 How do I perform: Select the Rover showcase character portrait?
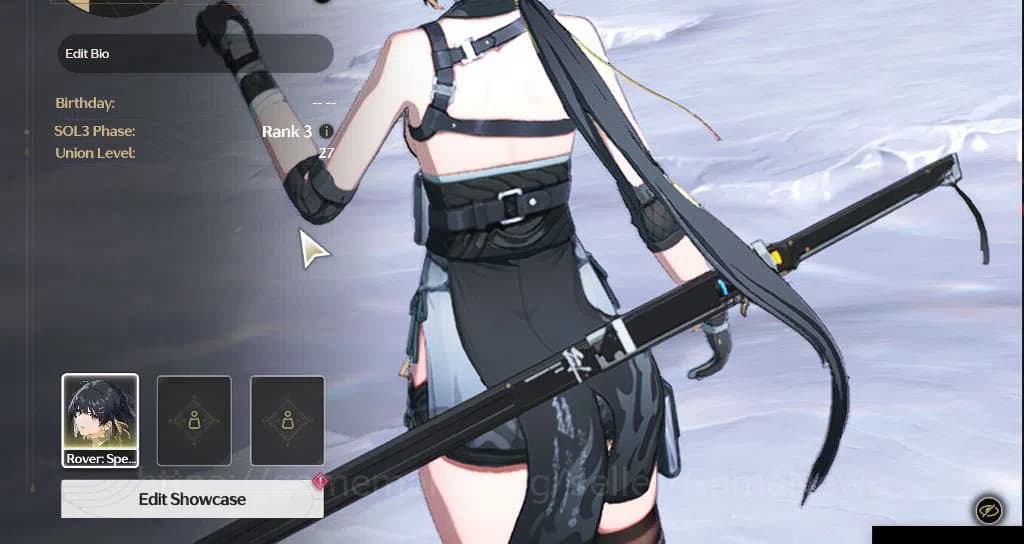100,420
